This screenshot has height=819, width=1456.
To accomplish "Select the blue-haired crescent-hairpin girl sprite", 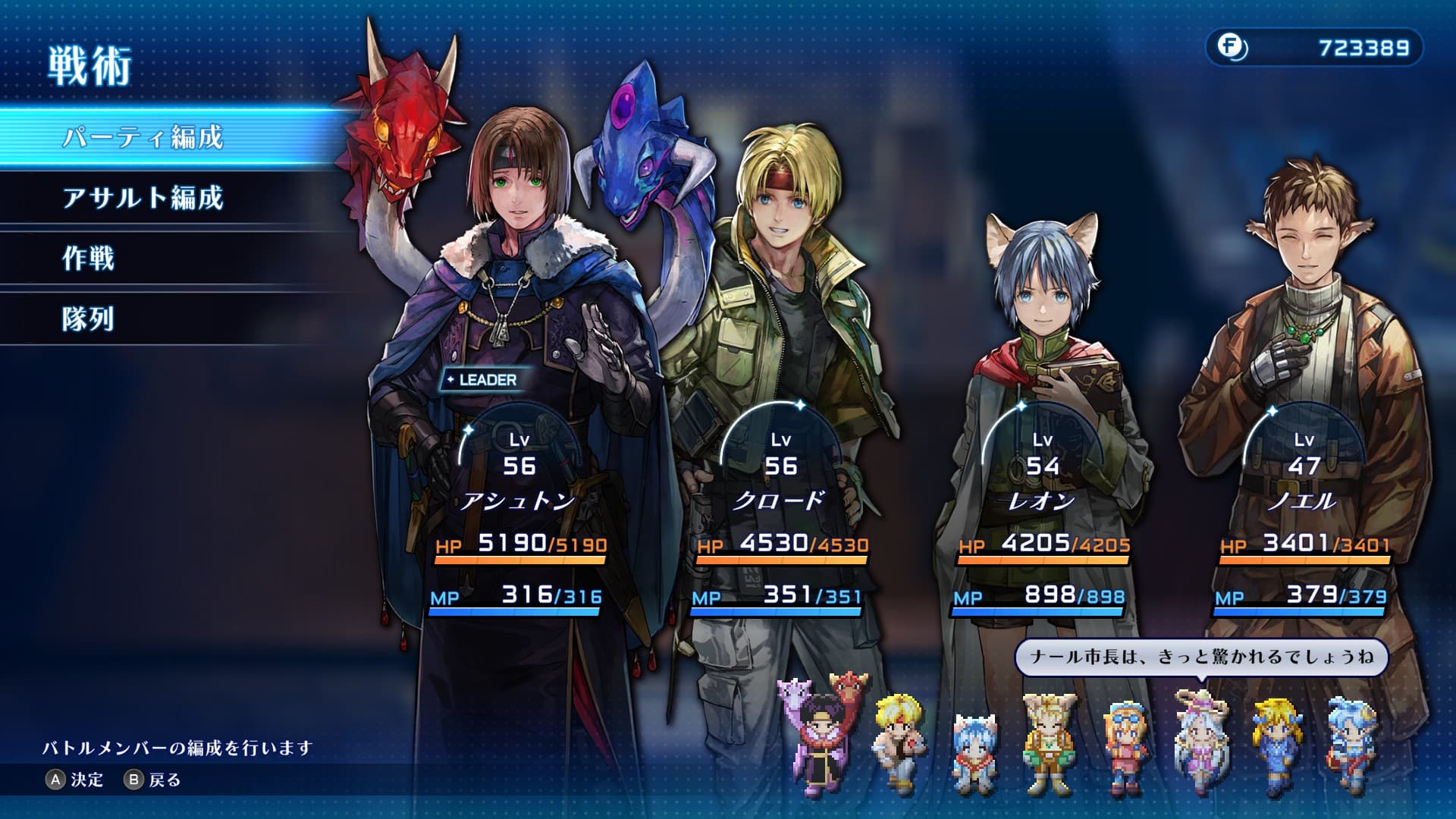I will [1353, 747].
